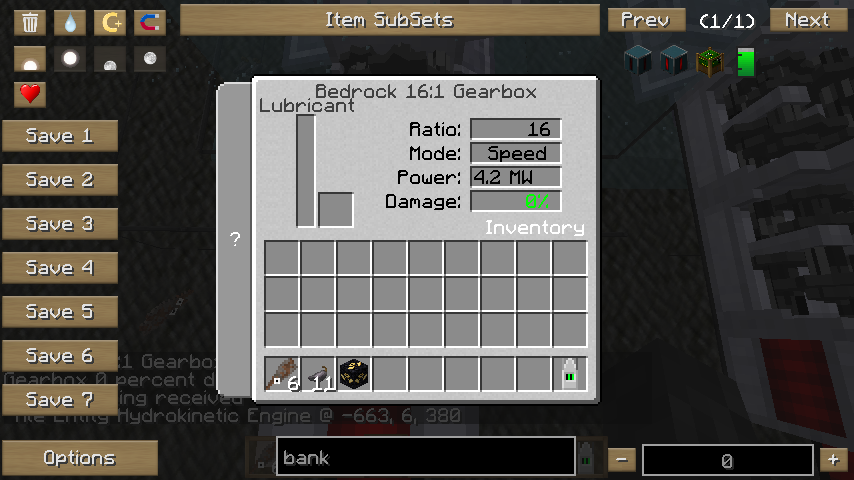Focus the search field containing "bank"
The height and width of the screenshot is (480, 854).
tap(425, 459)
